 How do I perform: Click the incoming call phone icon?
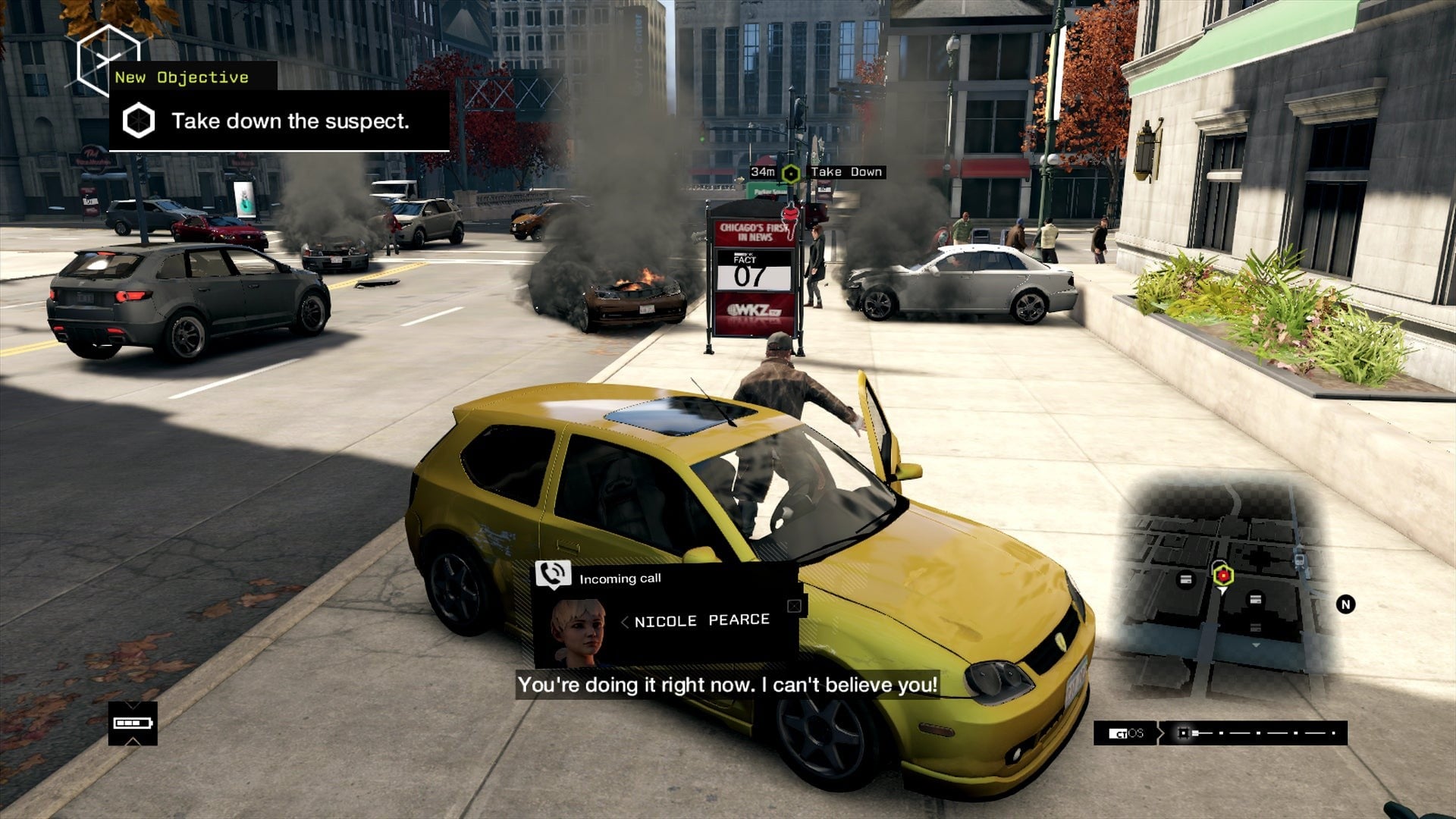[553, 574]
